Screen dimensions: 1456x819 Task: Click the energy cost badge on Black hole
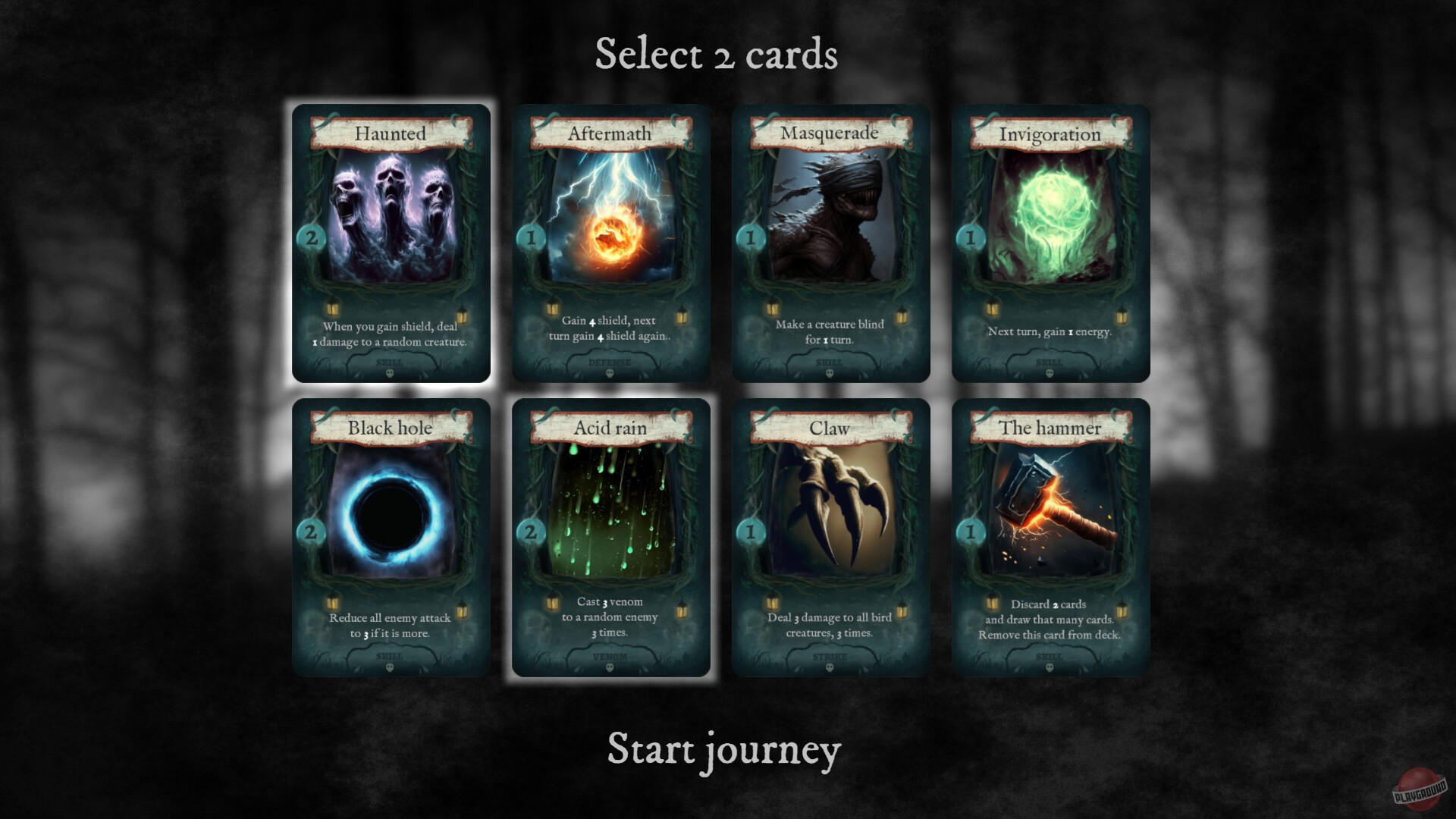point(310,532)
